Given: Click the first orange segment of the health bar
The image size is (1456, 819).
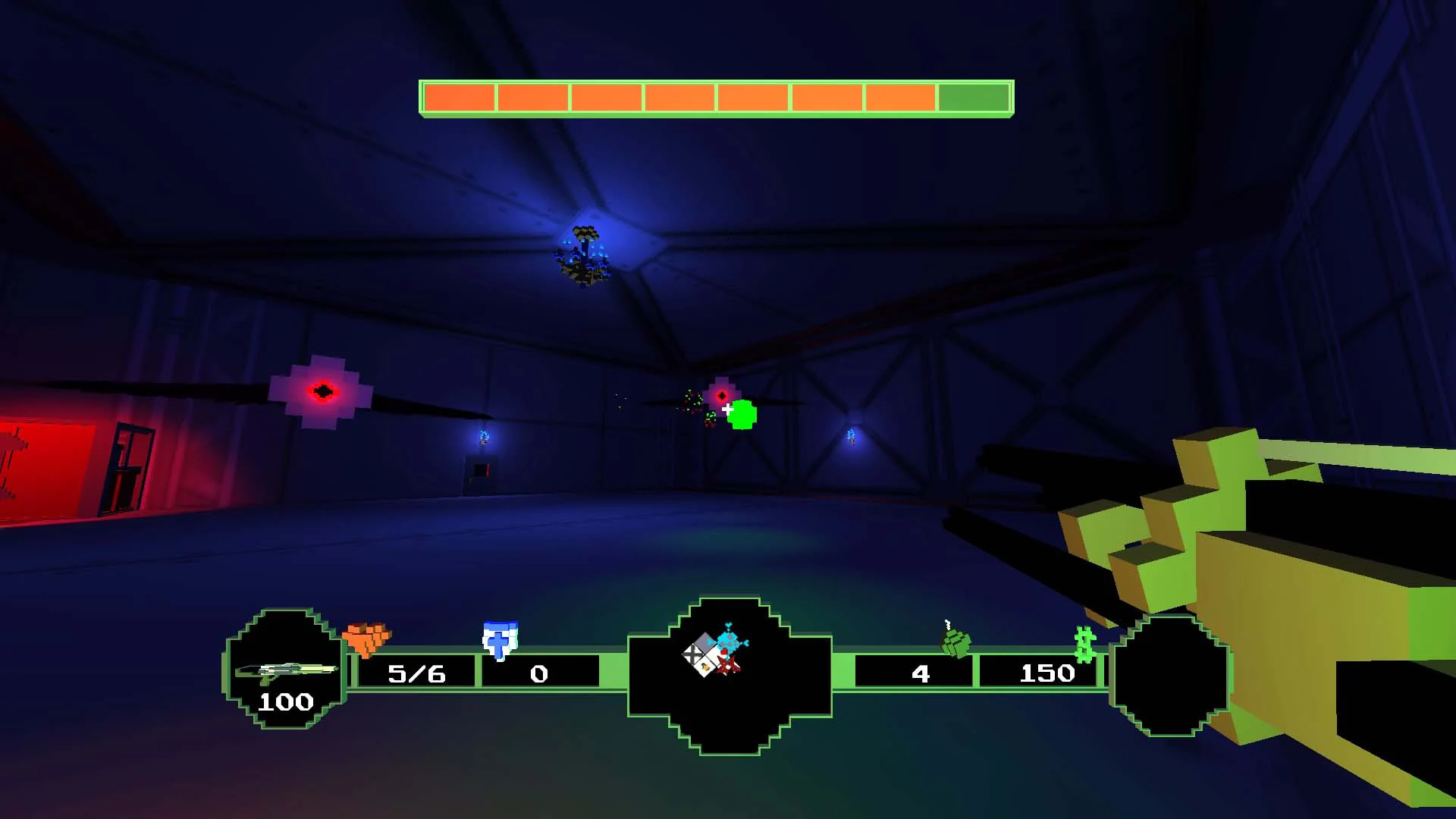Looking at the screenshot, I should pyautogui.click(x=459, y=97).
